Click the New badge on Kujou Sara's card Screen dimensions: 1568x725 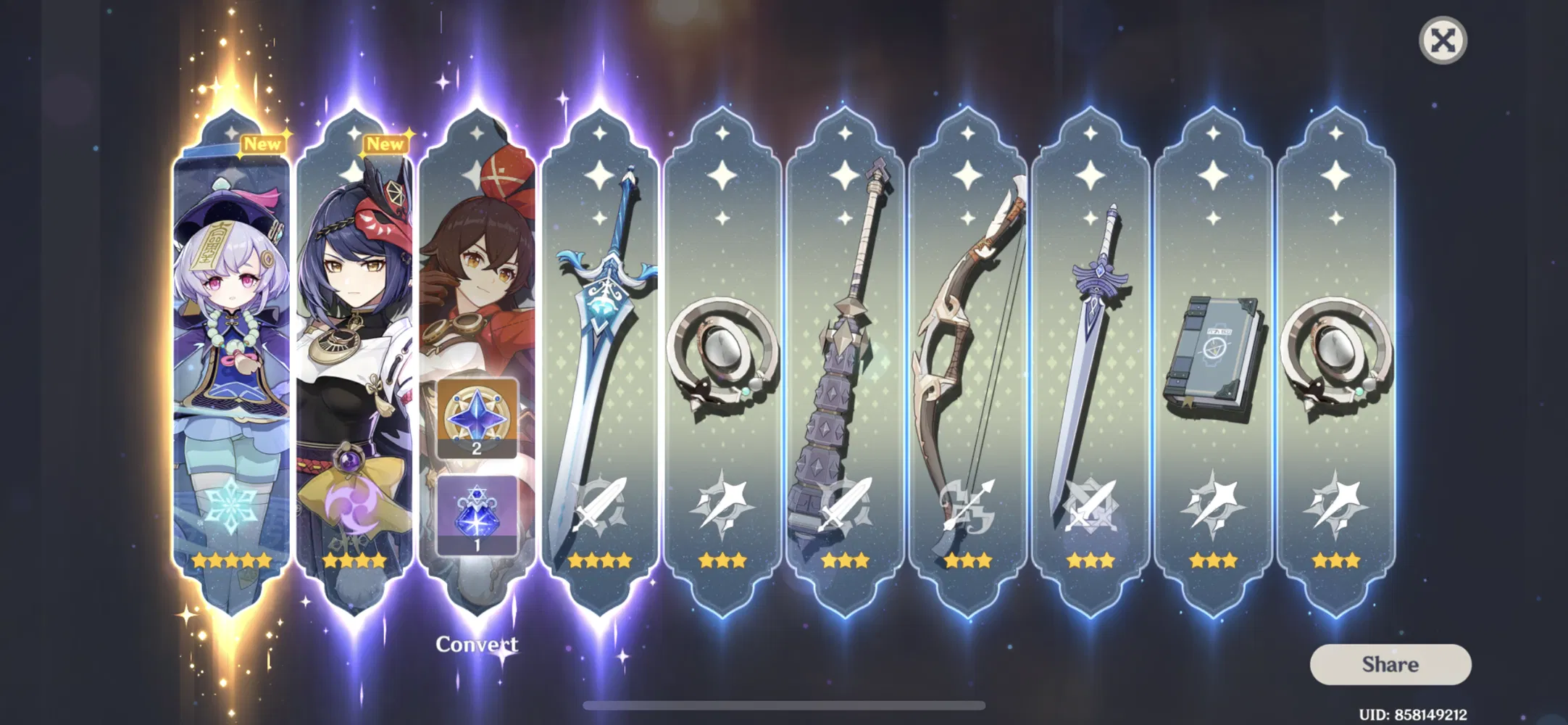coord(385,144)
